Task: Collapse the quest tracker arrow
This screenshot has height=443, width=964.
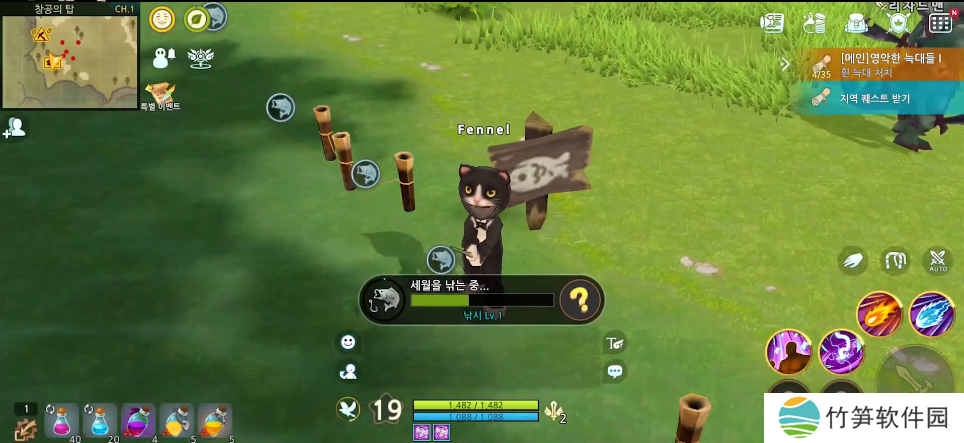Action: coord(786,64)
